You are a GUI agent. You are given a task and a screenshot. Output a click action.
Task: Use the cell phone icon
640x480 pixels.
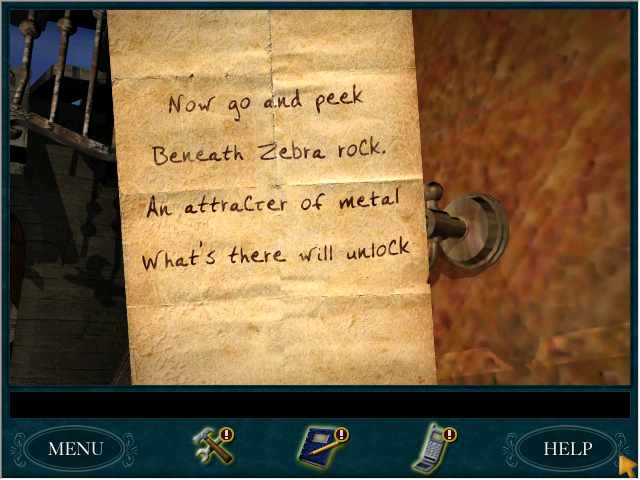pyautogui.click(x=432, y=447)
